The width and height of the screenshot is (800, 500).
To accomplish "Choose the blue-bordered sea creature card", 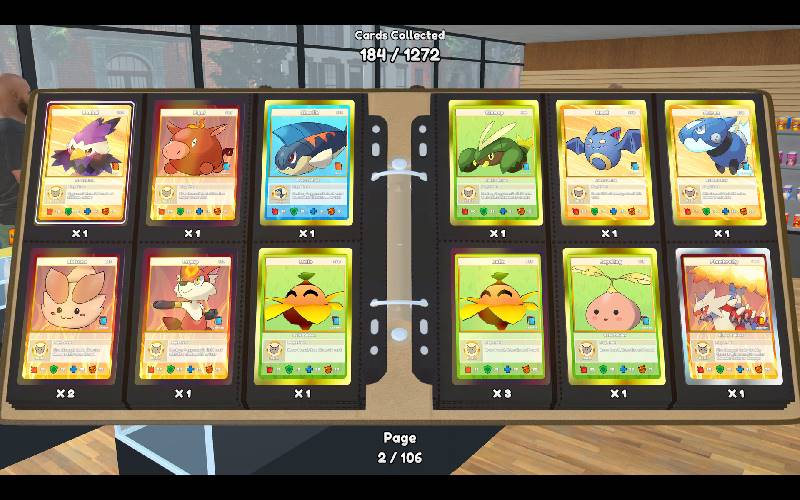I will pyautogui.click(x=308, y=162).
